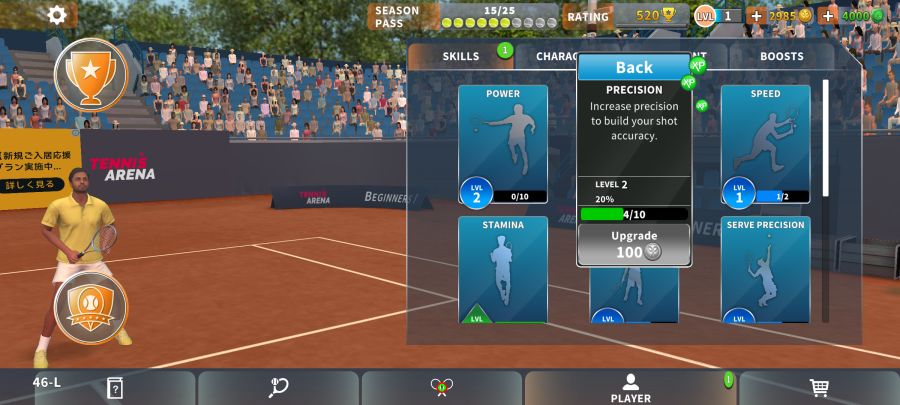Open settings with the gear icon
900x405 pixels.
point(57,15)
